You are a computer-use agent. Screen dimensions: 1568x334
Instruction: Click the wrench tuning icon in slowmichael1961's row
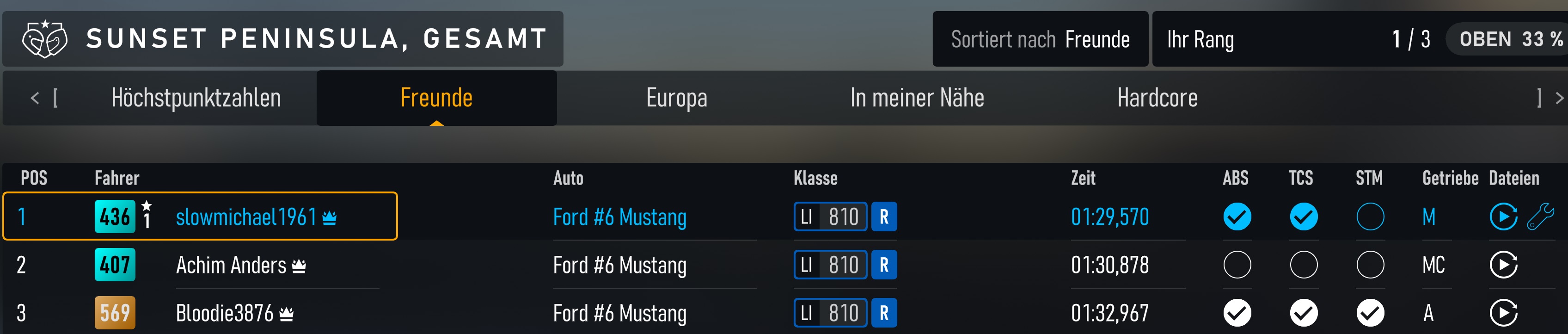(x=1541, y=217)
